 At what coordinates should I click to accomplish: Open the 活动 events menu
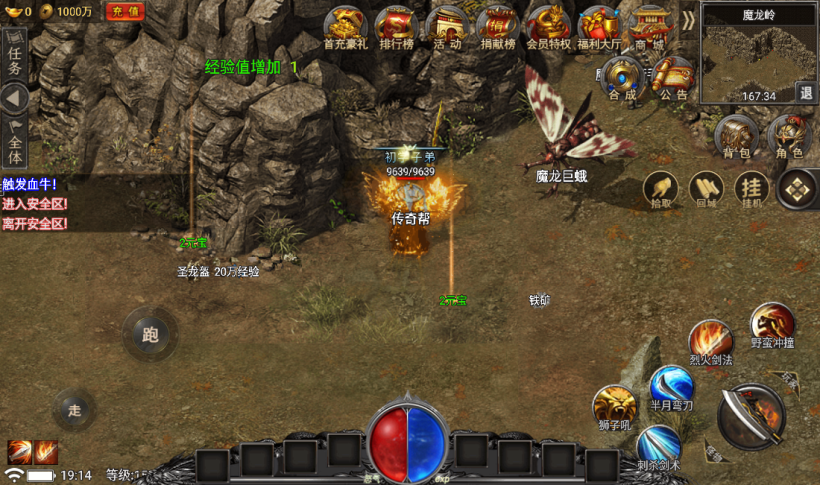coord(447,25)
